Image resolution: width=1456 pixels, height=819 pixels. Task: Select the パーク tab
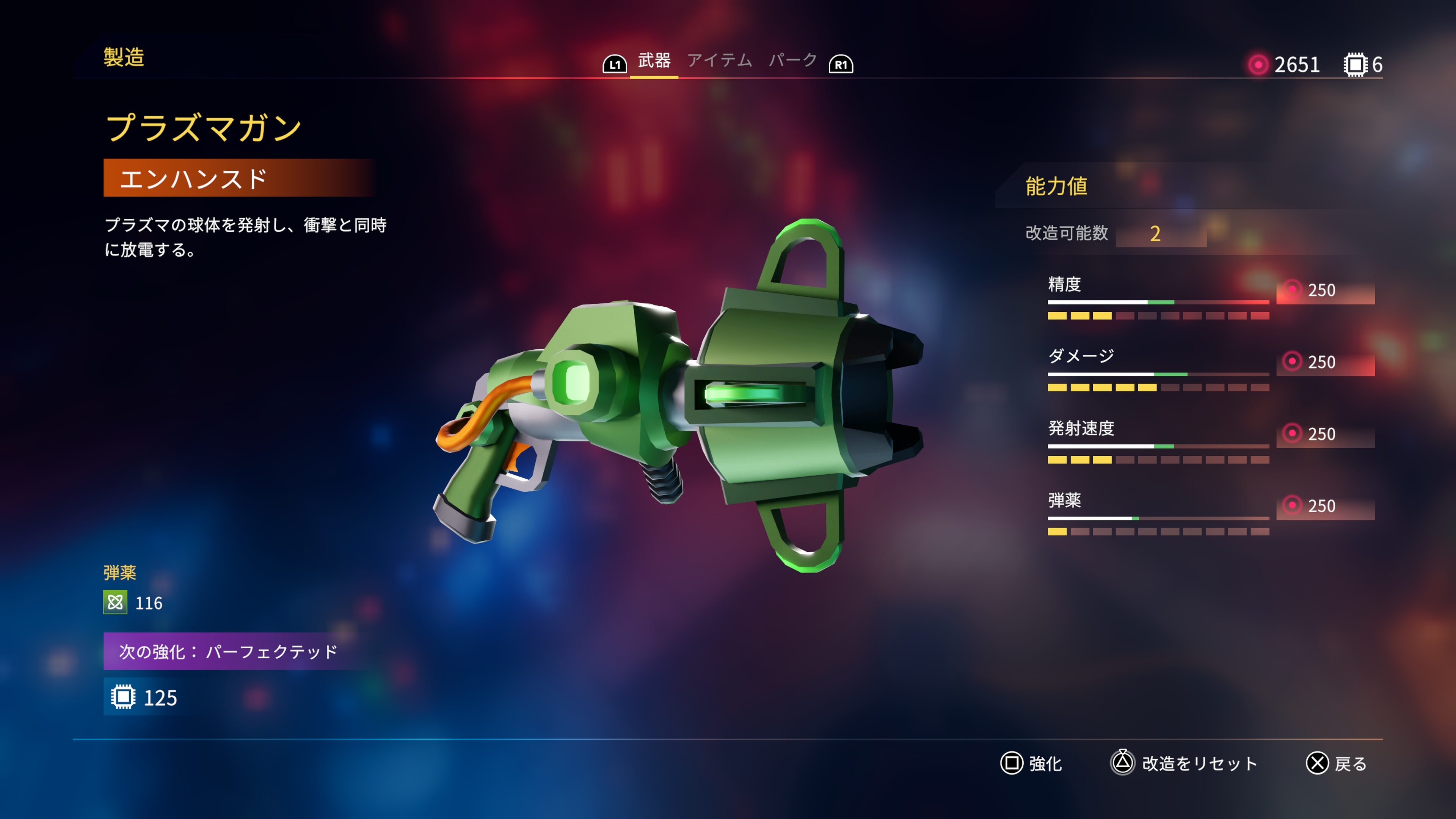pos(792,61)
